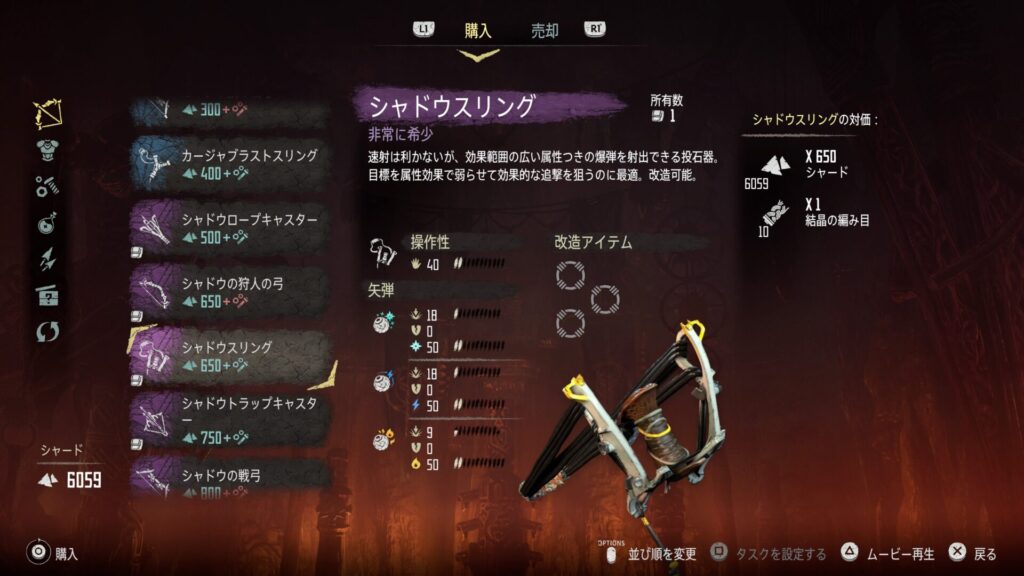This screenshot has width=1024, height=576.
Task: Select the weapons category bow icon
Action: (x=47, y=115)
